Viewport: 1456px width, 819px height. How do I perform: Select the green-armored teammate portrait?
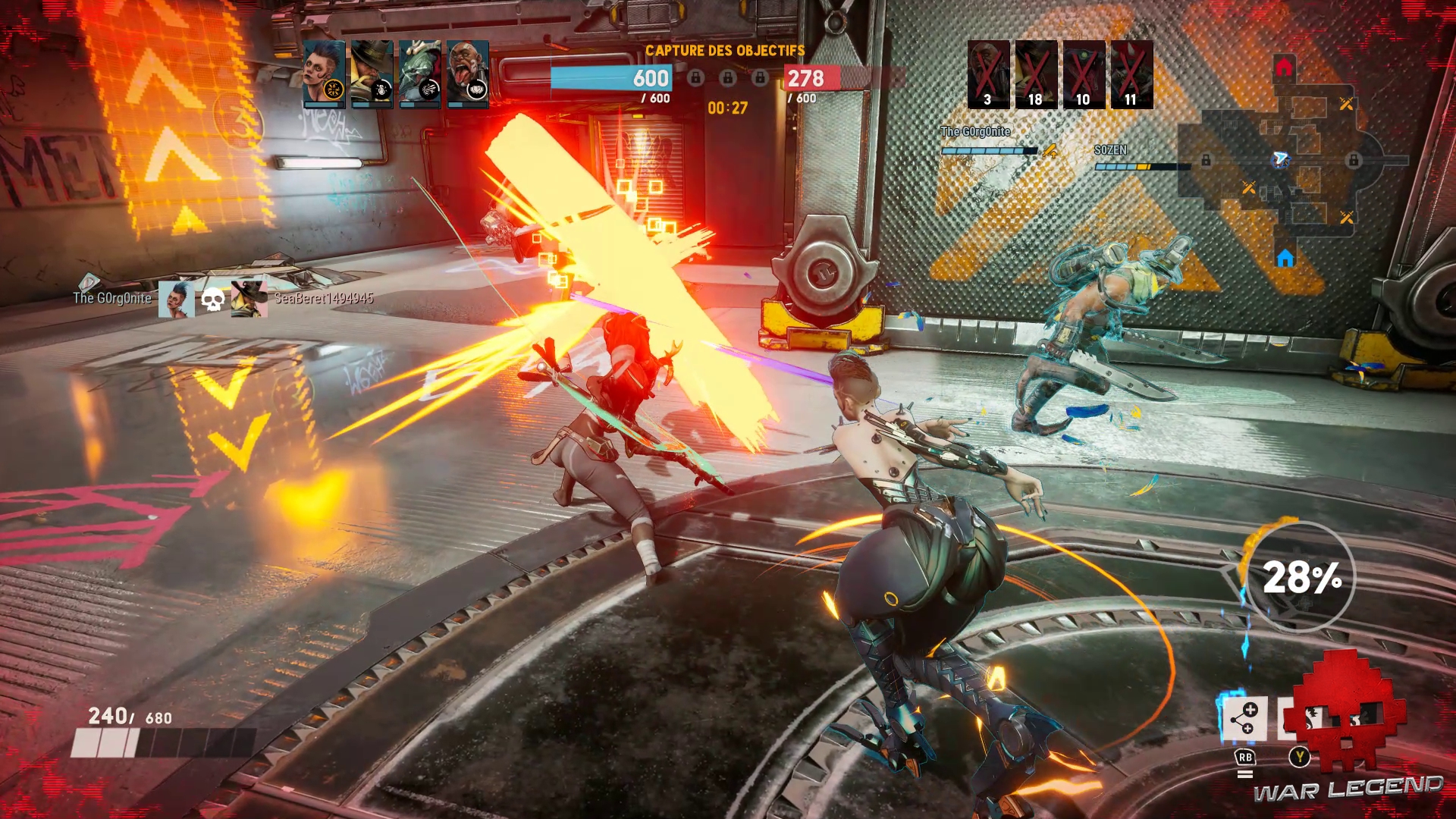tap(419, 74)
